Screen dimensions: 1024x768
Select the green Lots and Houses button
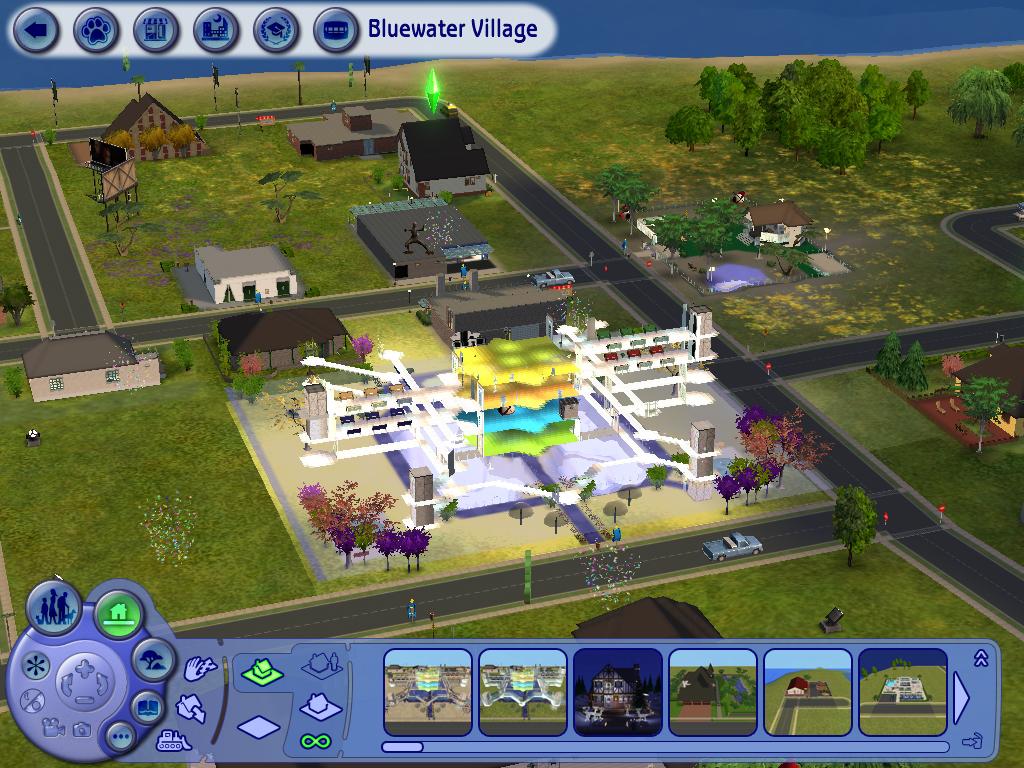(x=119, y=613)
